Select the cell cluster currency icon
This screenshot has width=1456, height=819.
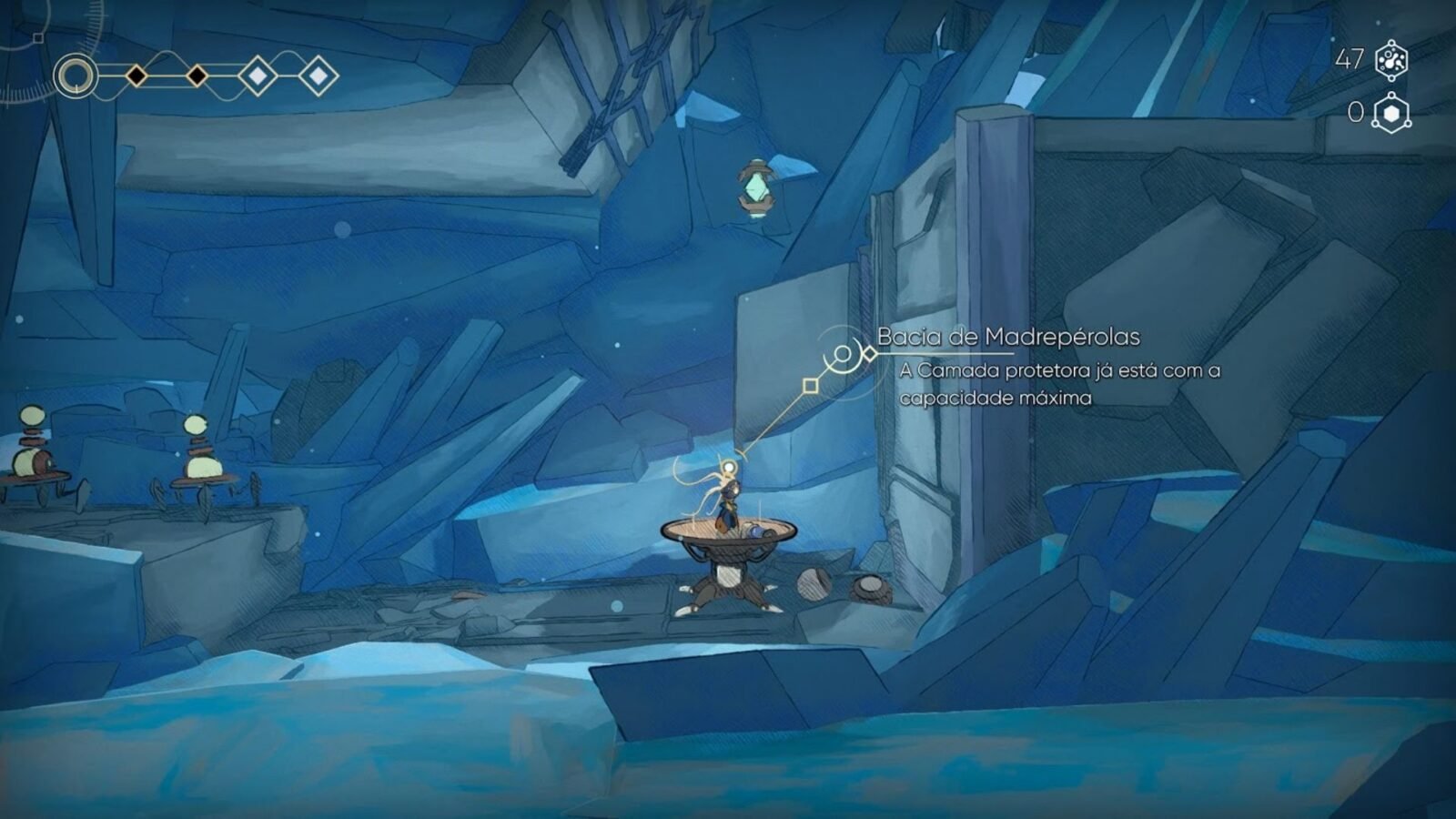[x=1391, y=60]
